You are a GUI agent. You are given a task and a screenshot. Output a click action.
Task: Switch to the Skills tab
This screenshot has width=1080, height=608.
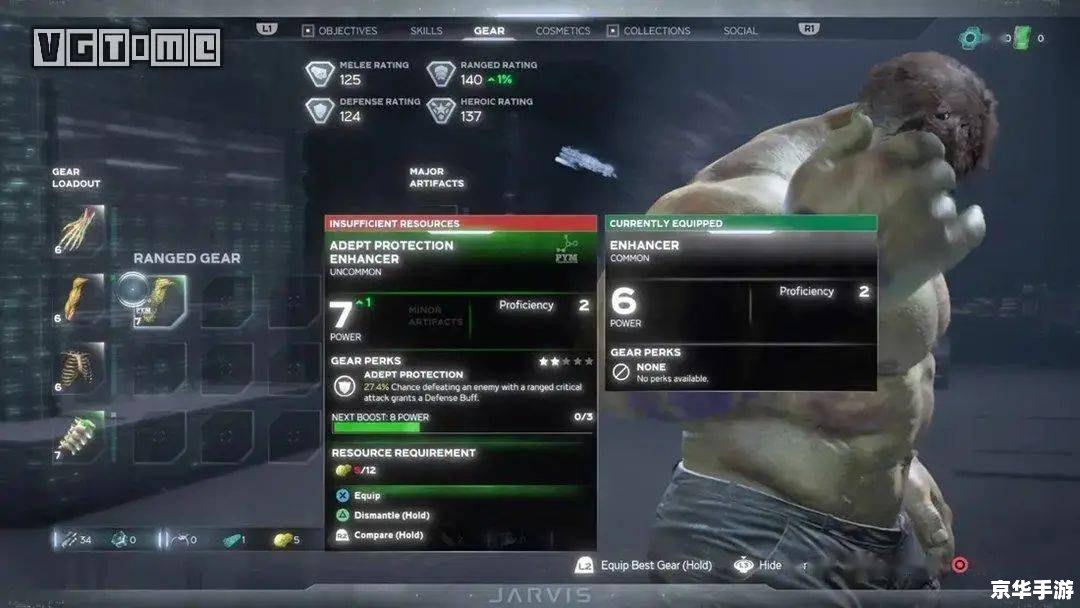426,31
